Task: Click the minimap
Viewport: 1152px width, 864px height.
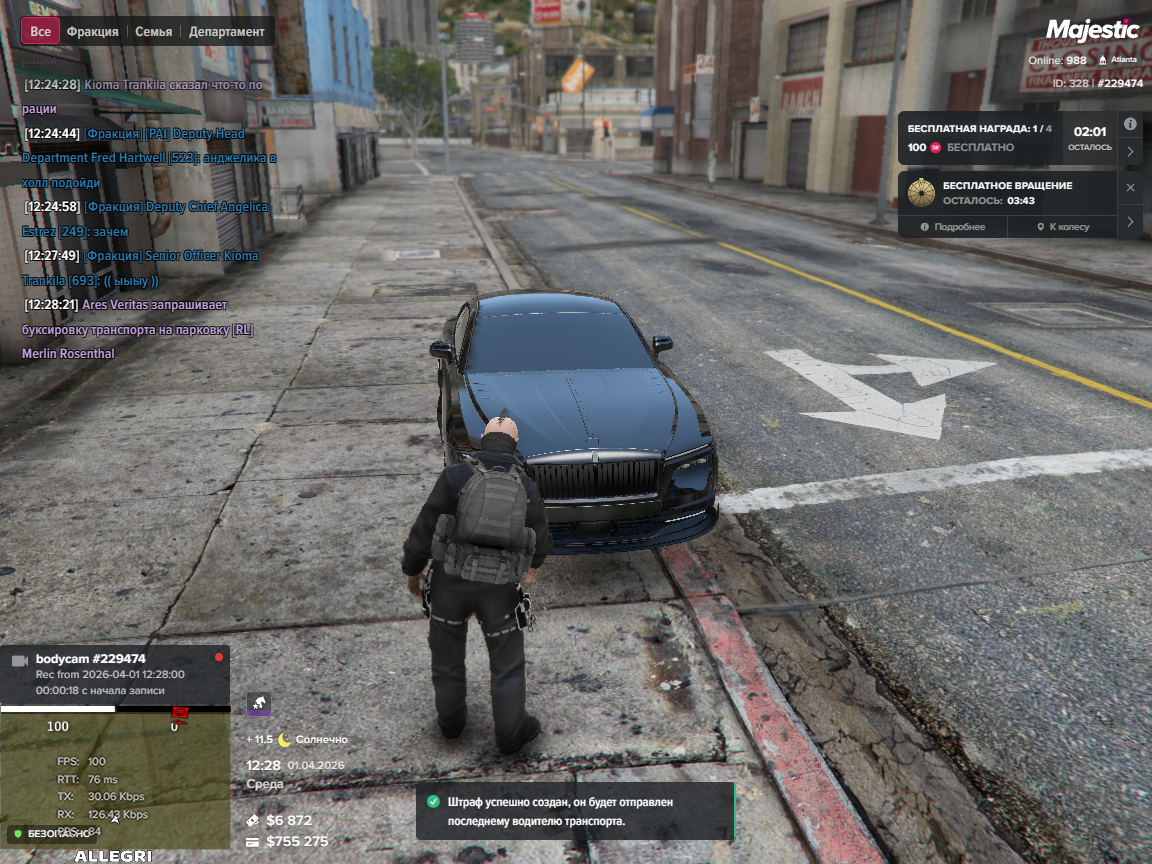Action: (115, 779)
